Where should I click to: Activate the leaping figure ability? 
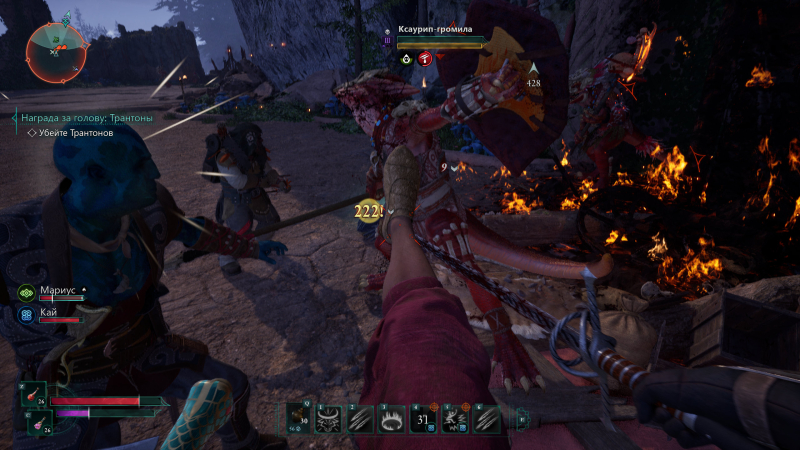pyautogui.click(x=454, y=421)
